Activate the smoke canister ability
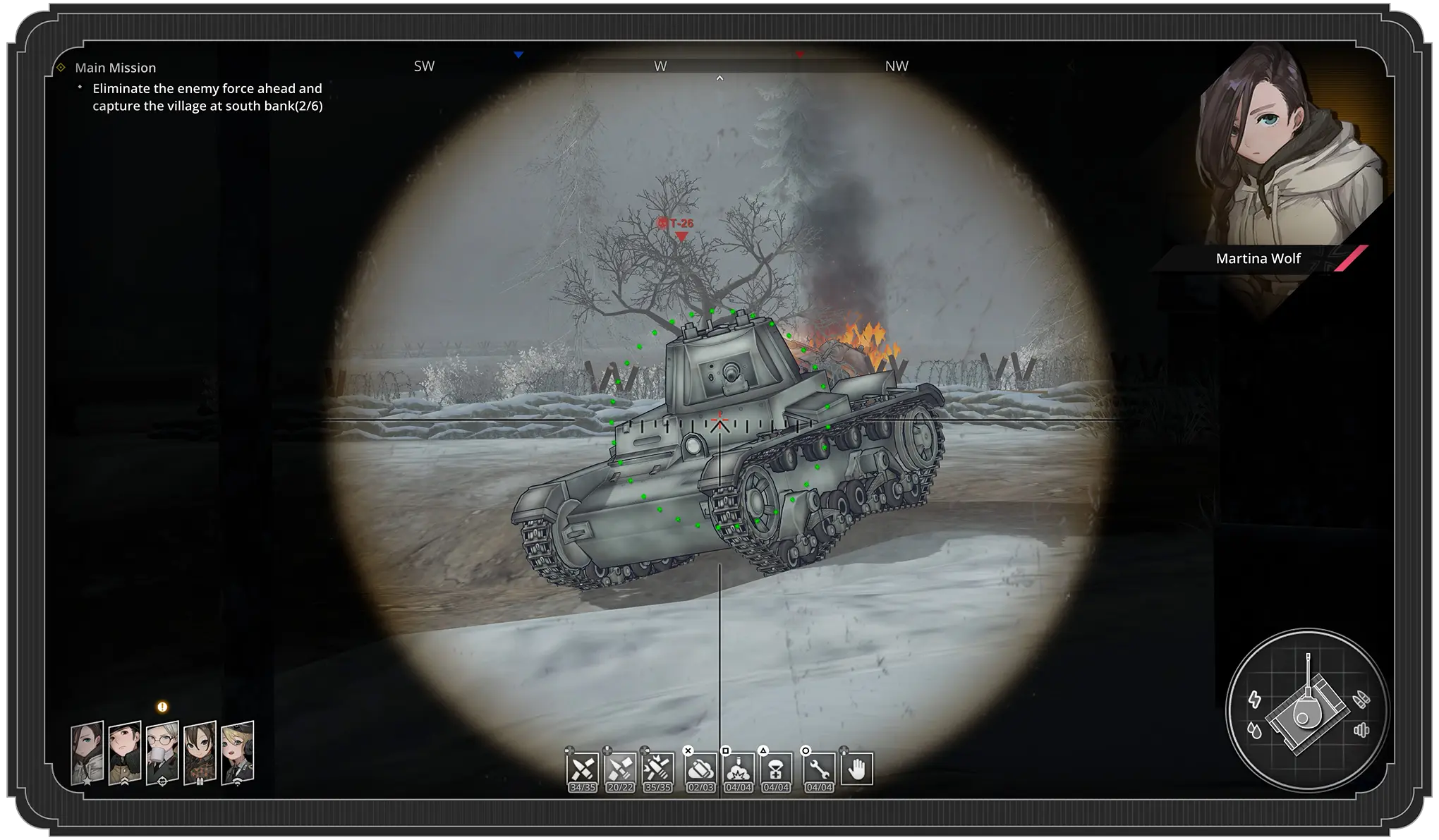1439x840 pixels. coord(700,769)
